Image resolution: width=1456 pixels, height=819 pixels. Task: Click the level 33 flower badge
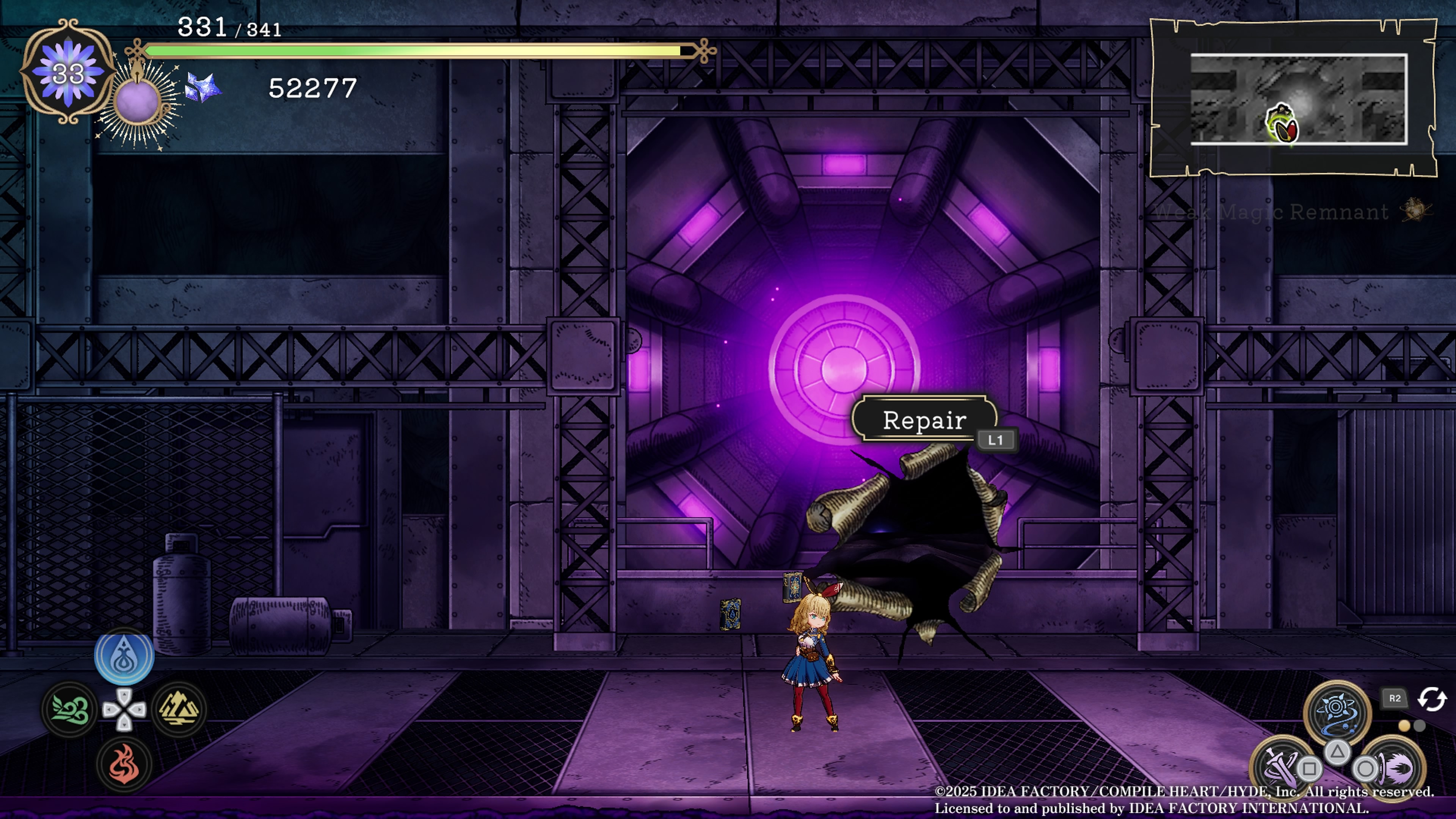(68, 72)
